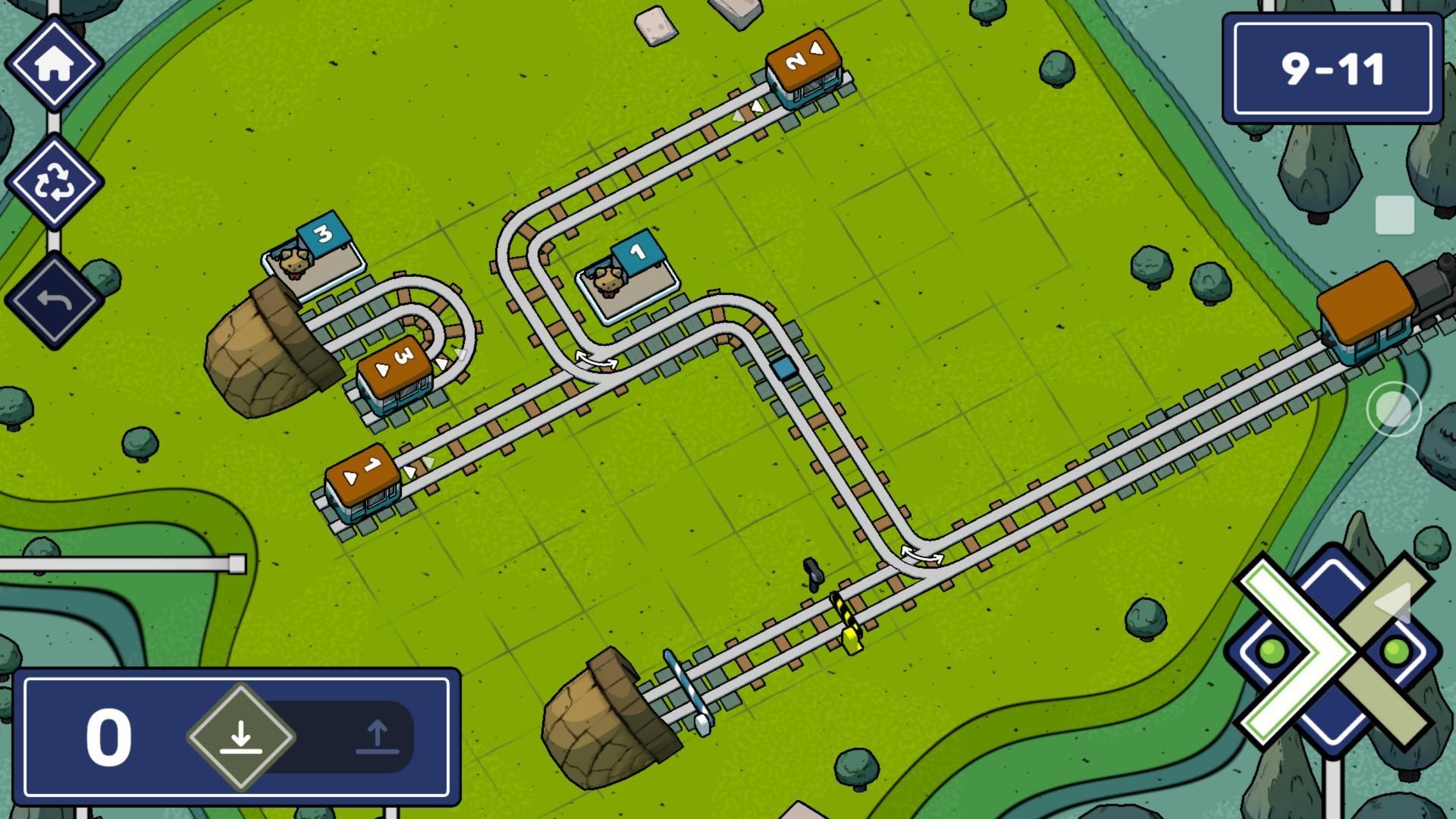The height and width of the screenshot is (819, 1456).
Task: Click the 9-11 level indicator sign
Action: point(1332,68)
